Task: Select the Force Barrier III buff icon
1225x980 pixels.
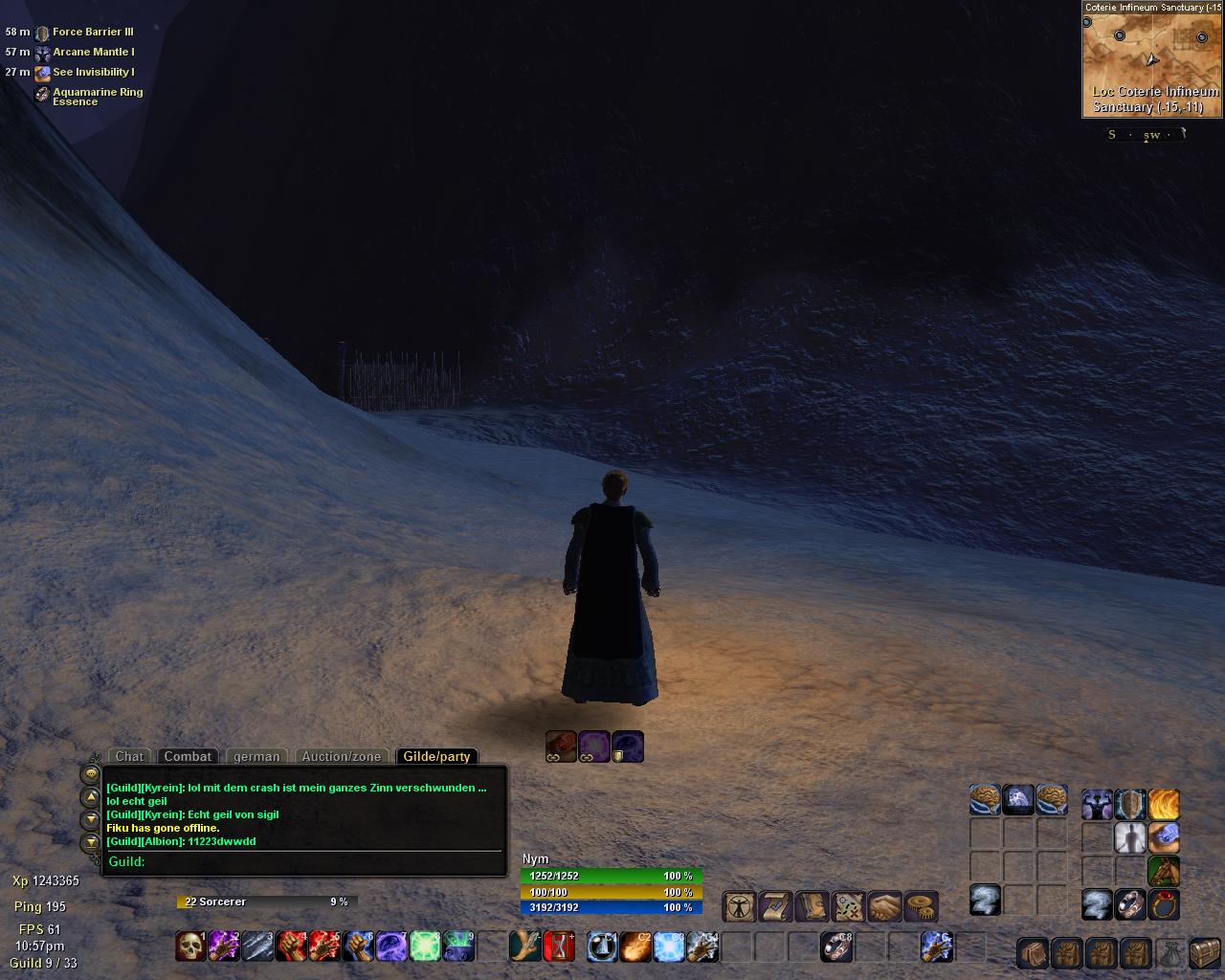Action: point(42,33)
